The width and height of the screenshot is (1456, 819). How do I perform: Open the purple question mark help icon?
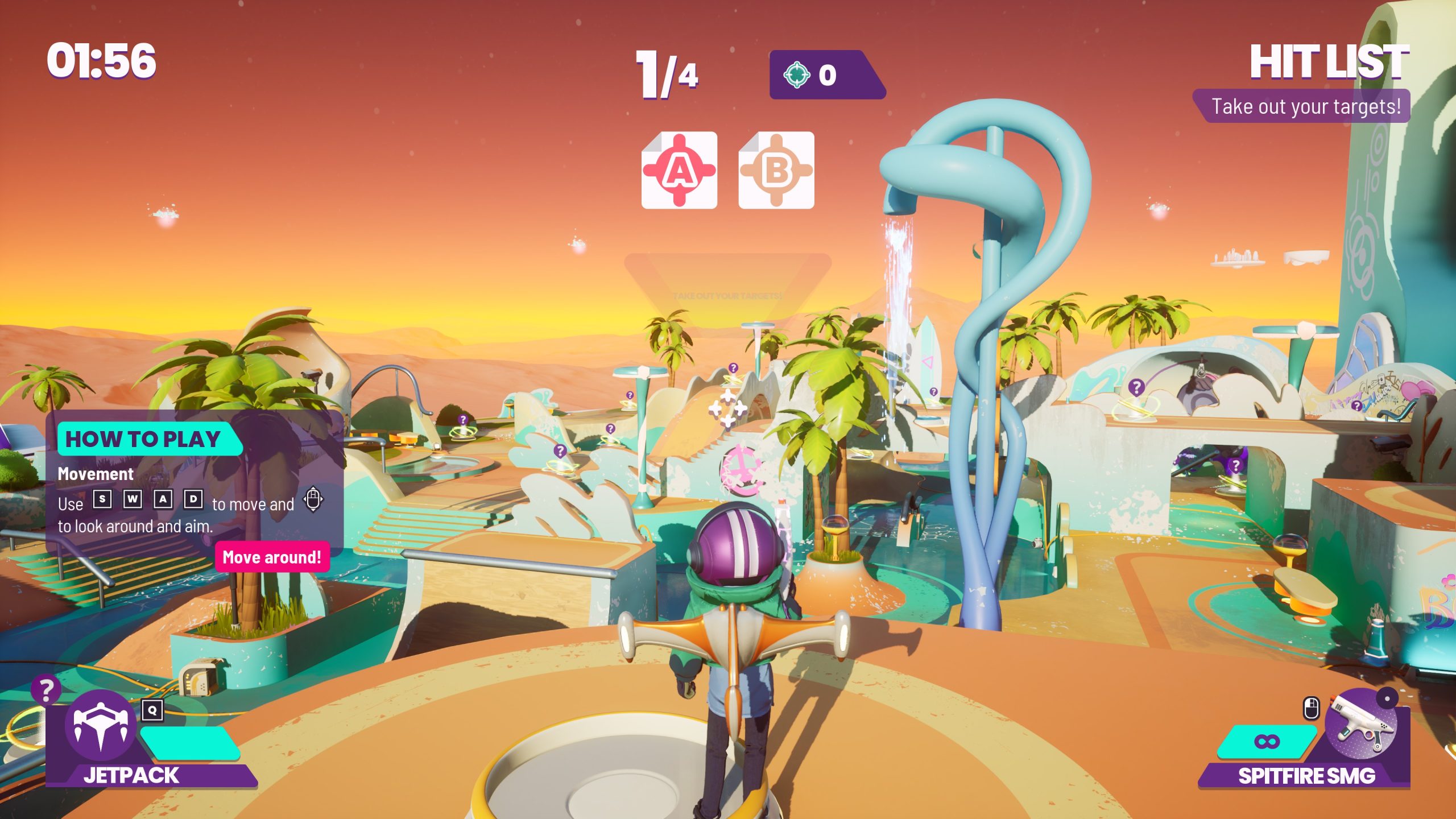tap(46, 690)
